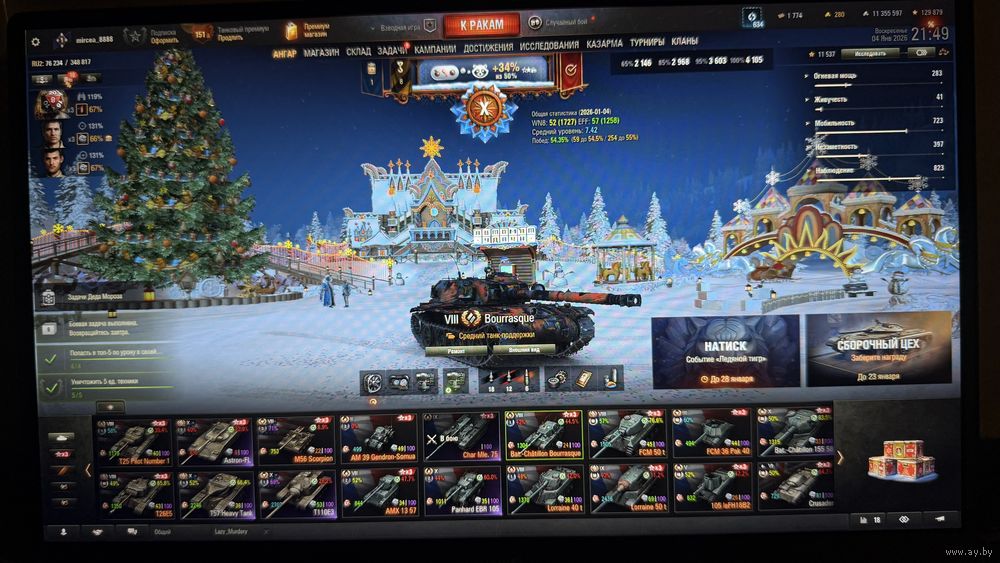Click the Ремонт button under the tank

(455, 352)
